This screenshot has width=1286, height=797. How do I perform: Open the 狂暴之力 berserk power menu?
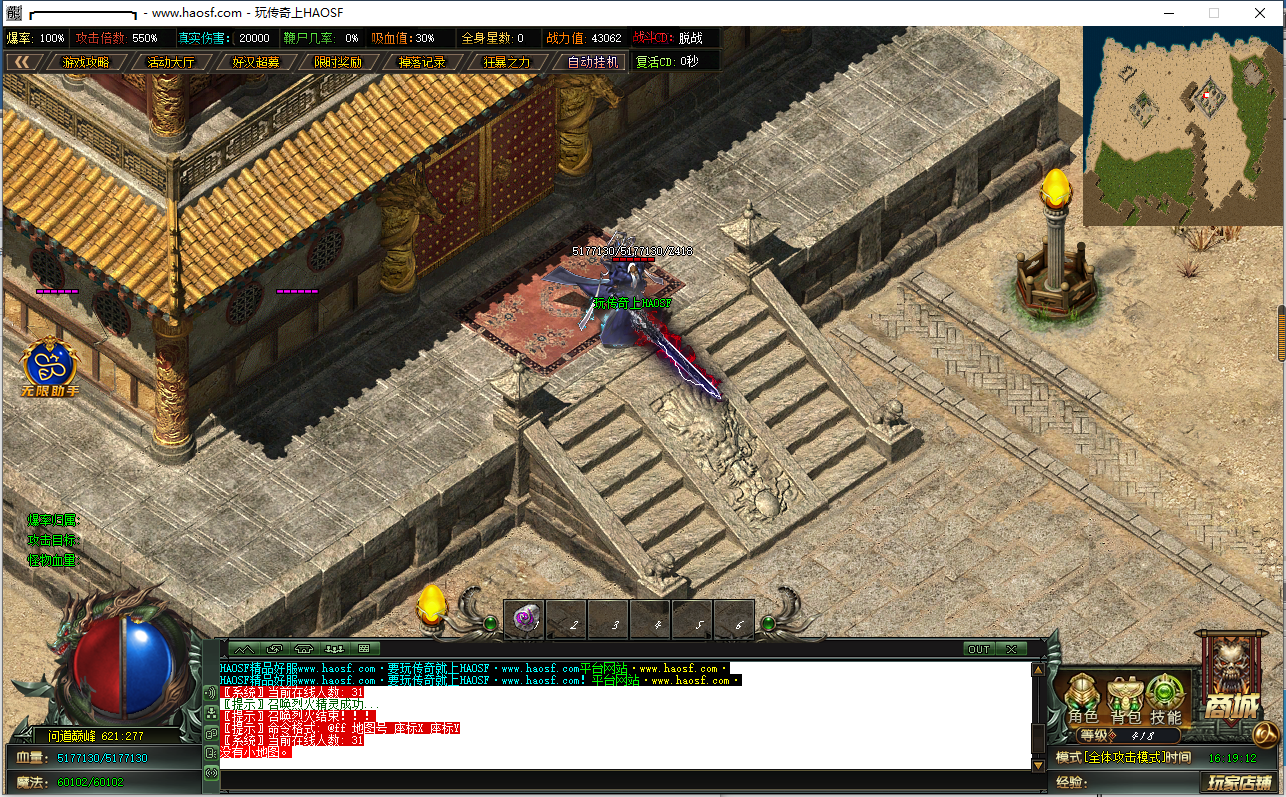coord(507,62)
